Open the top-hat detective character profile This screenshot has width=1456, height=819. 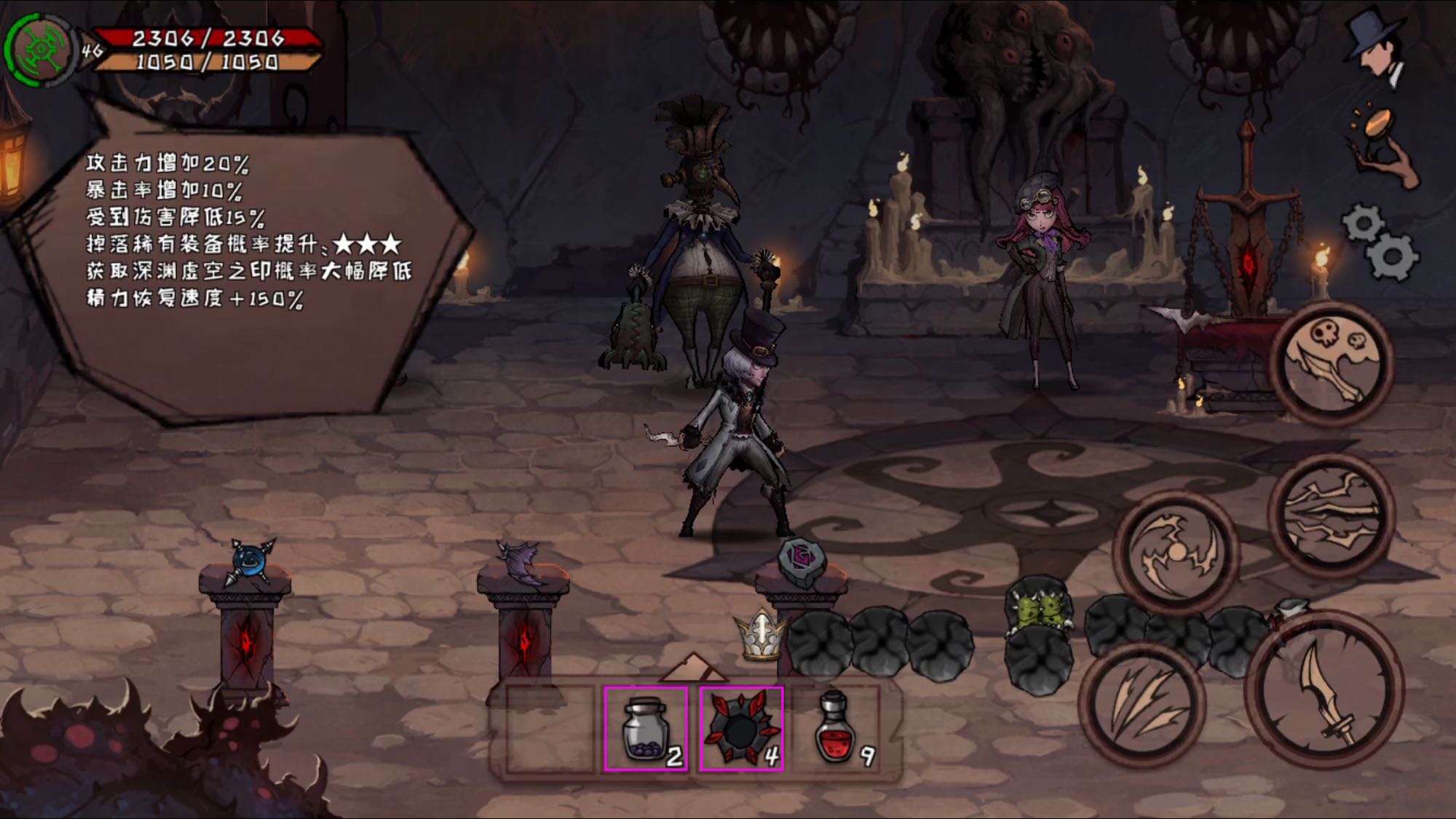(1375, 47)
